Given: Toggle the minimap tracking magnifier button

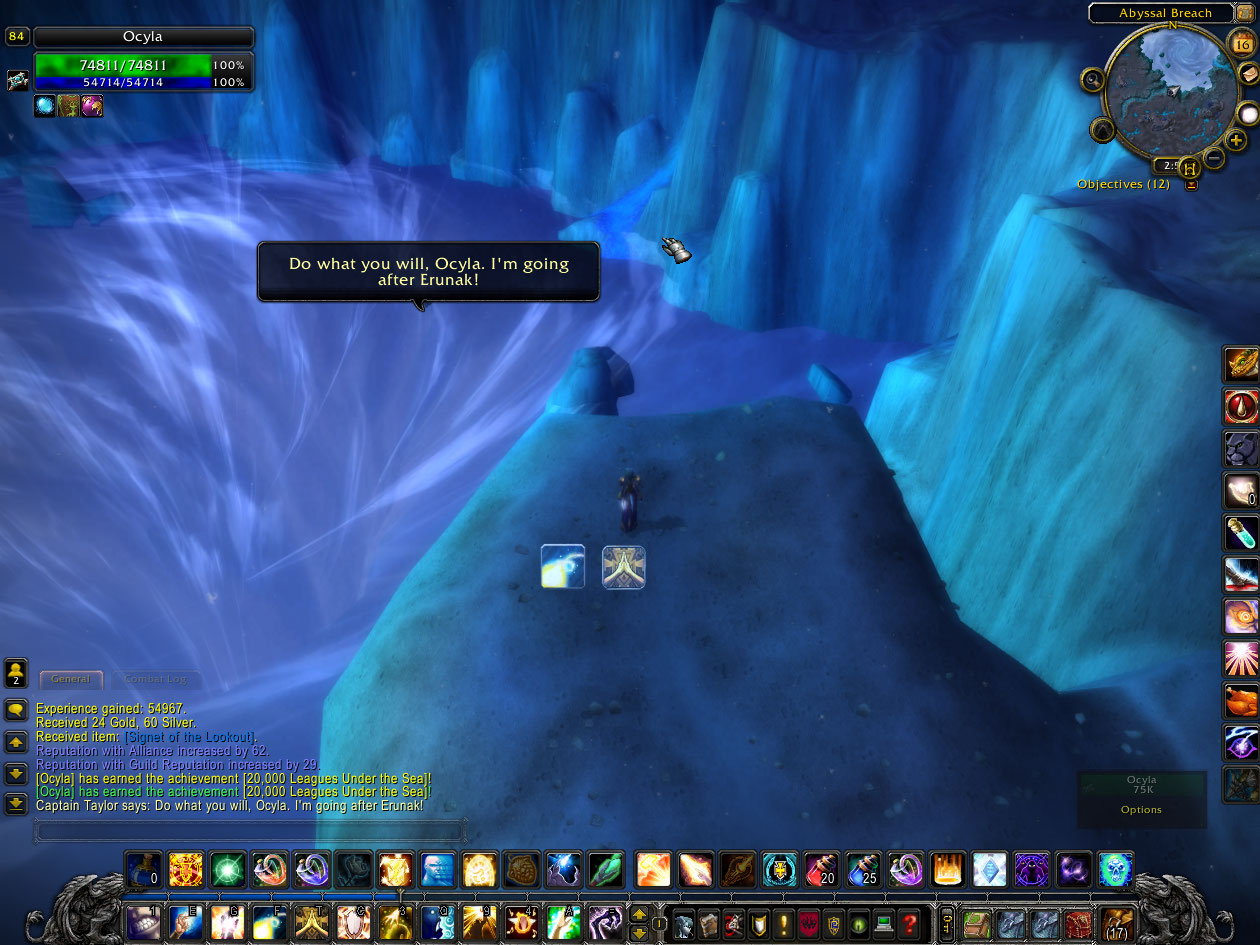Looking at the screenshot, I should point(1093,79).
